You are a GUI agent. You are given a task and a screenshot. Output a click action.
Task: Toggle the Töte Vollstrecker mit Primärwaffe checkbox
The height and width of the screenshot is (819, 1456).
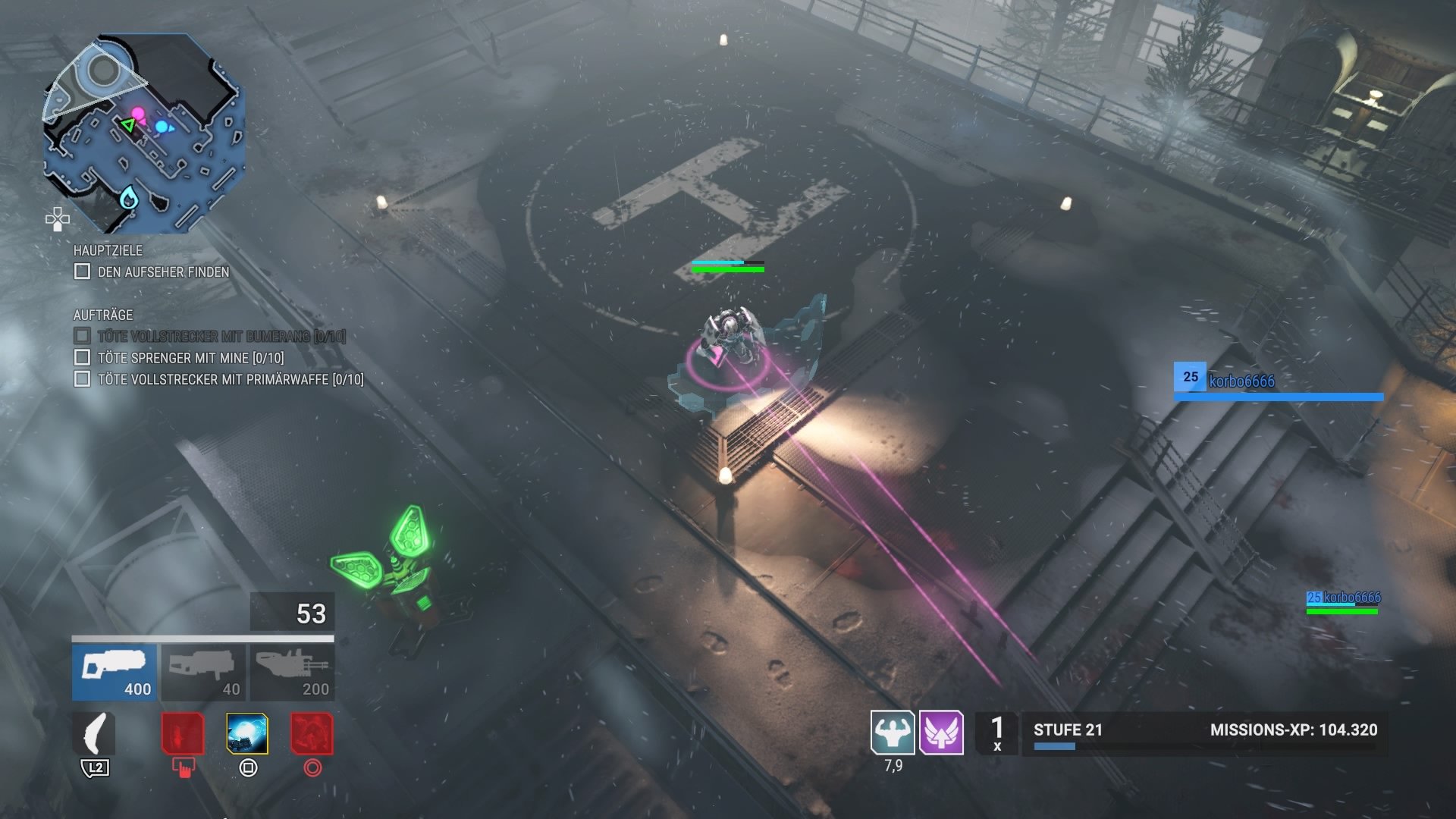82,378
